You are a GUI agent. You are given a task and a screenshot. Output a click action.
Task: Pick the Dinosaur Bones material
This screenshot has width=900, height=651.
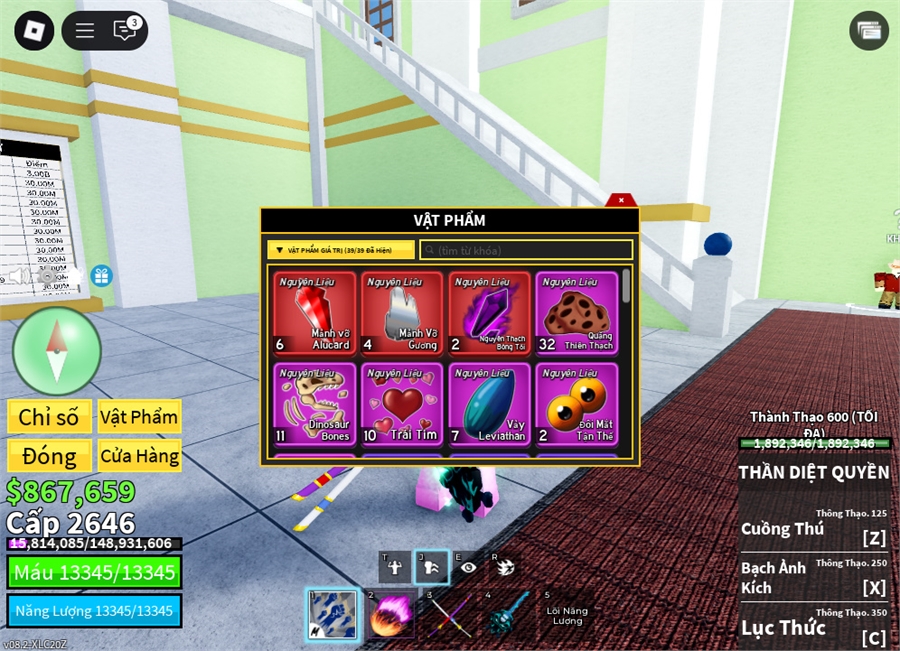point(315,404)
